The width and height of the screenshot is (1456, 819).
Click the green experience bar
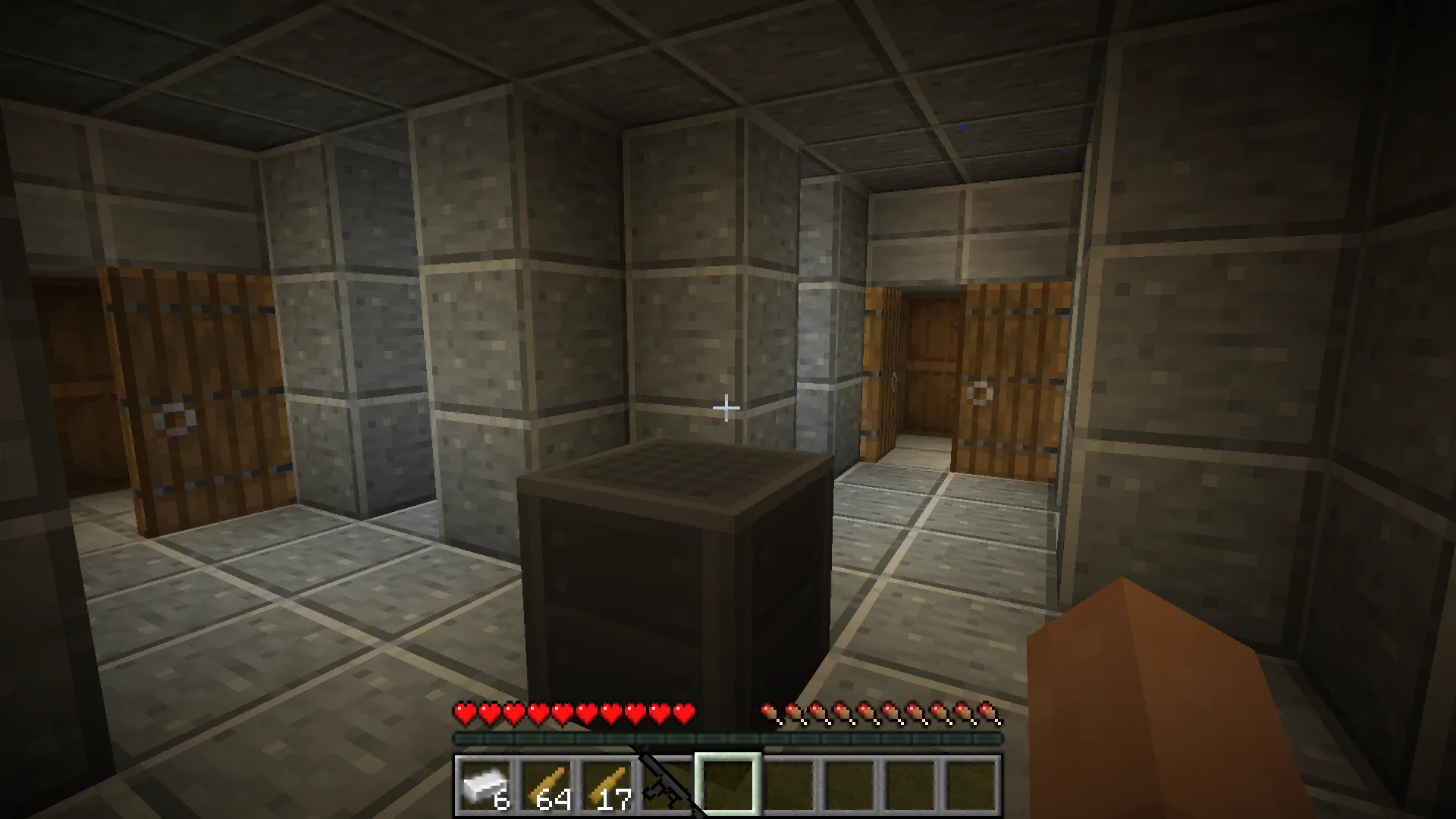(x=728, y=736)
